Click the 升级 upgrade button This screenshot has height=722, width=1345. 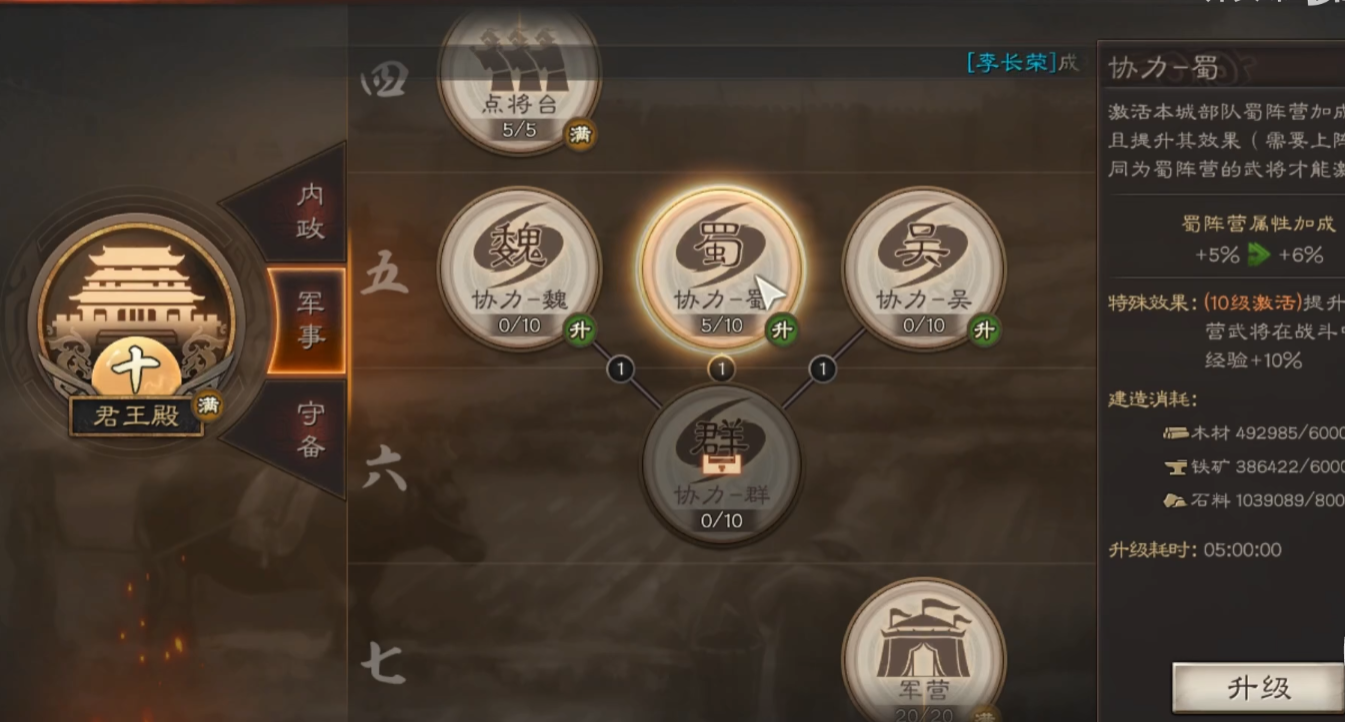click(1257, 688)
